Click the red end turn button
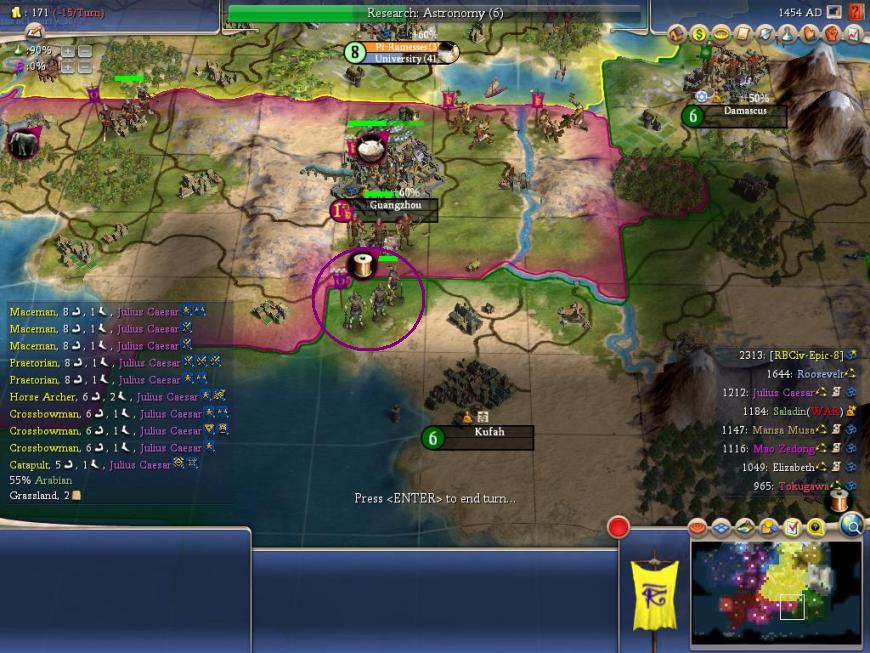870x653 pixels. 618,527
